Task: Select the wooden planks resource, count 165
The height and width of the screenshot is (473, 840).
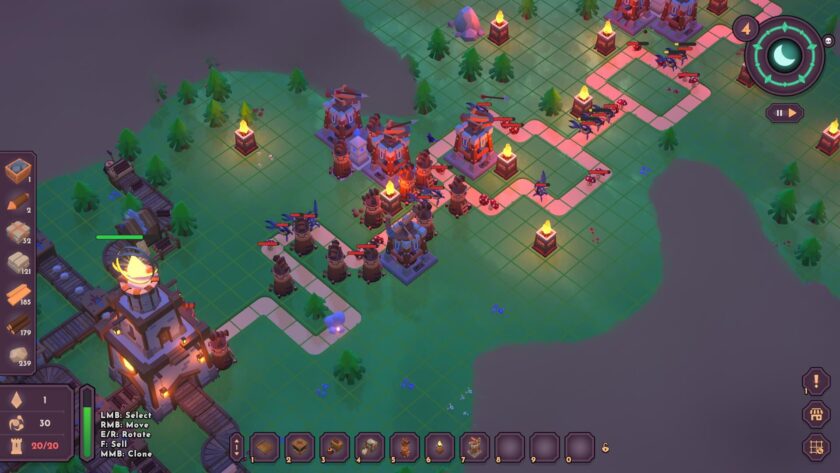Action: [x=19, y=295]
